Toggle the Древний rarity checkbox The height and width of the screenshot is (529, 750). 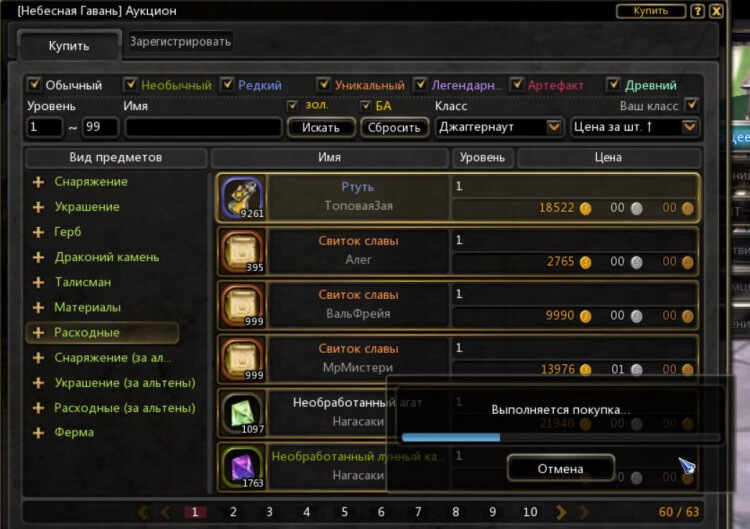click(614, 85)
